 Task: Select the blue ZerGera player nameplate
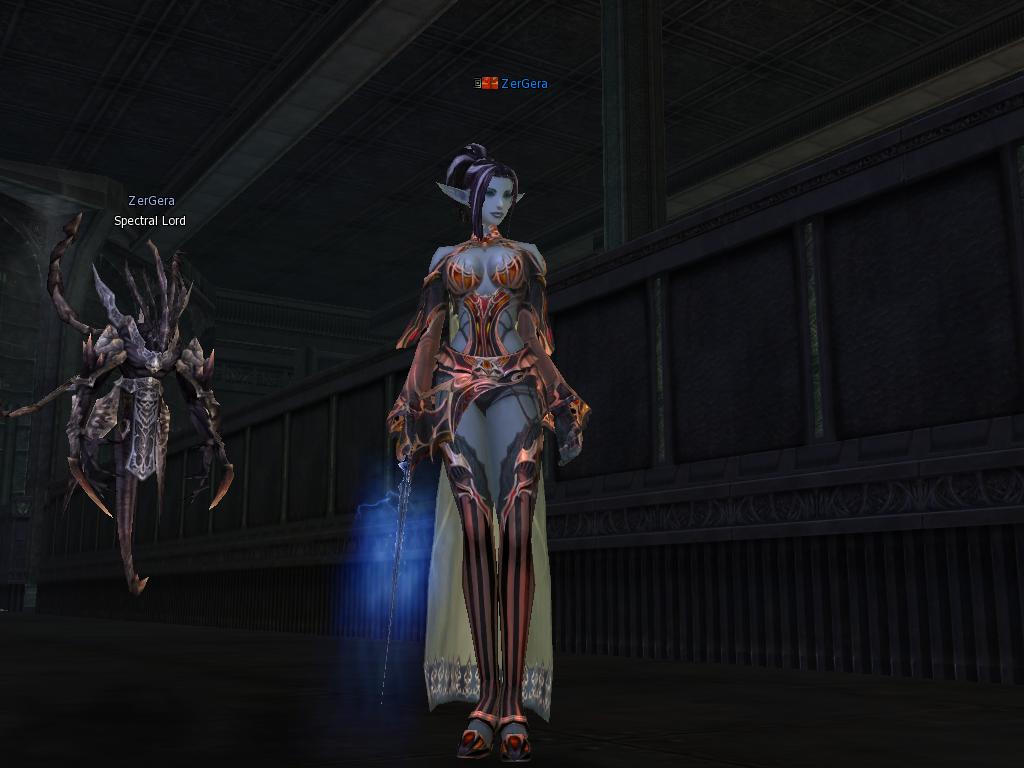(523, 84)
